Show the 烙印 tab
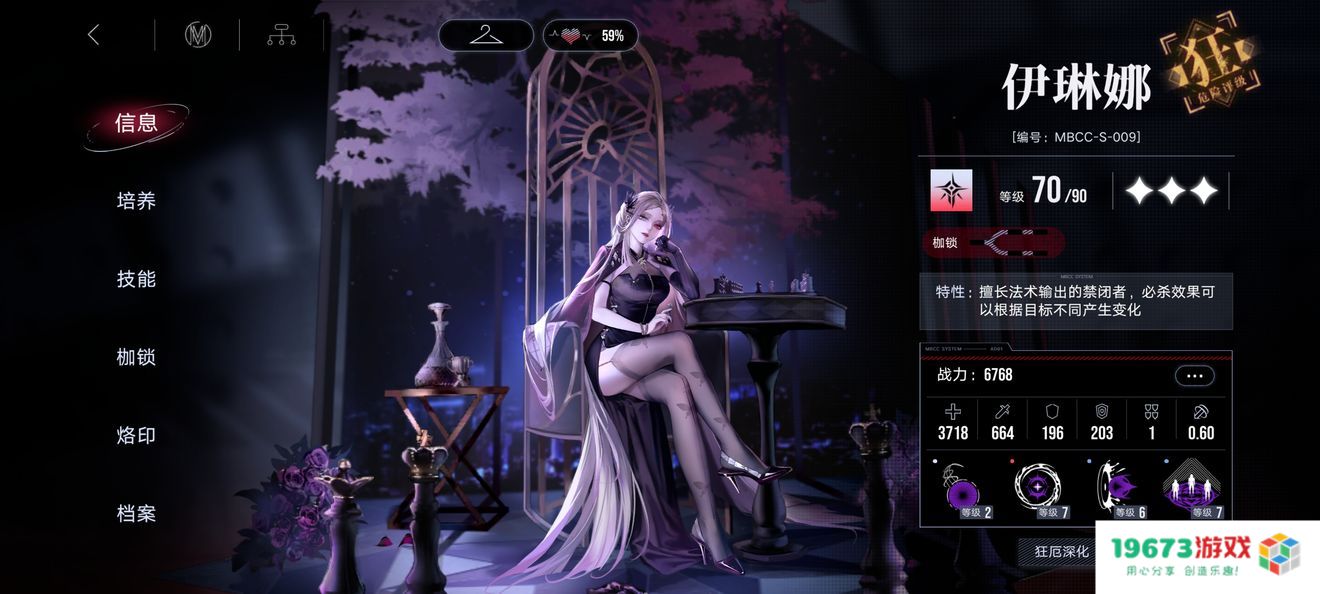1320x594 pixels. (x=136, y=435)
